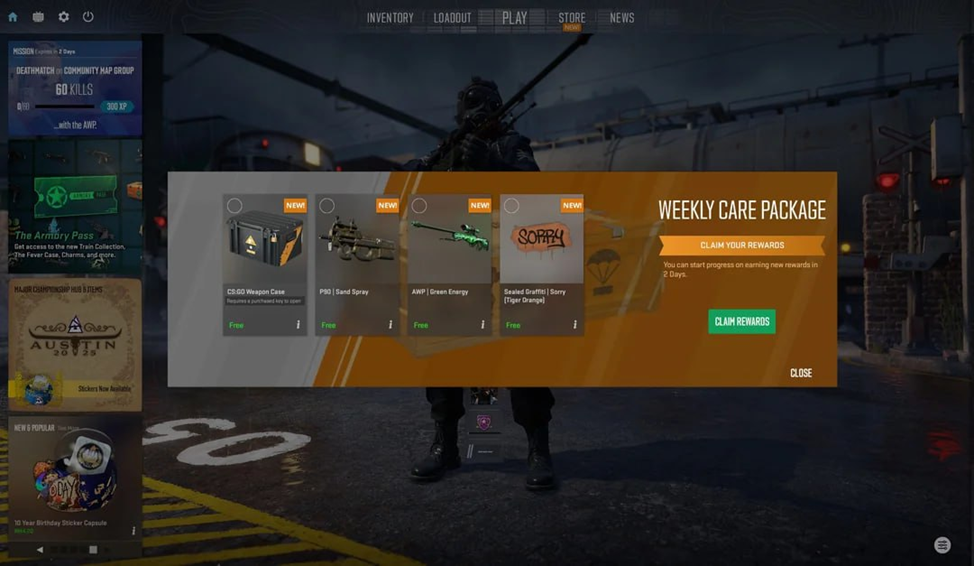Open settings with the gear icon

(x=64, y=17)
